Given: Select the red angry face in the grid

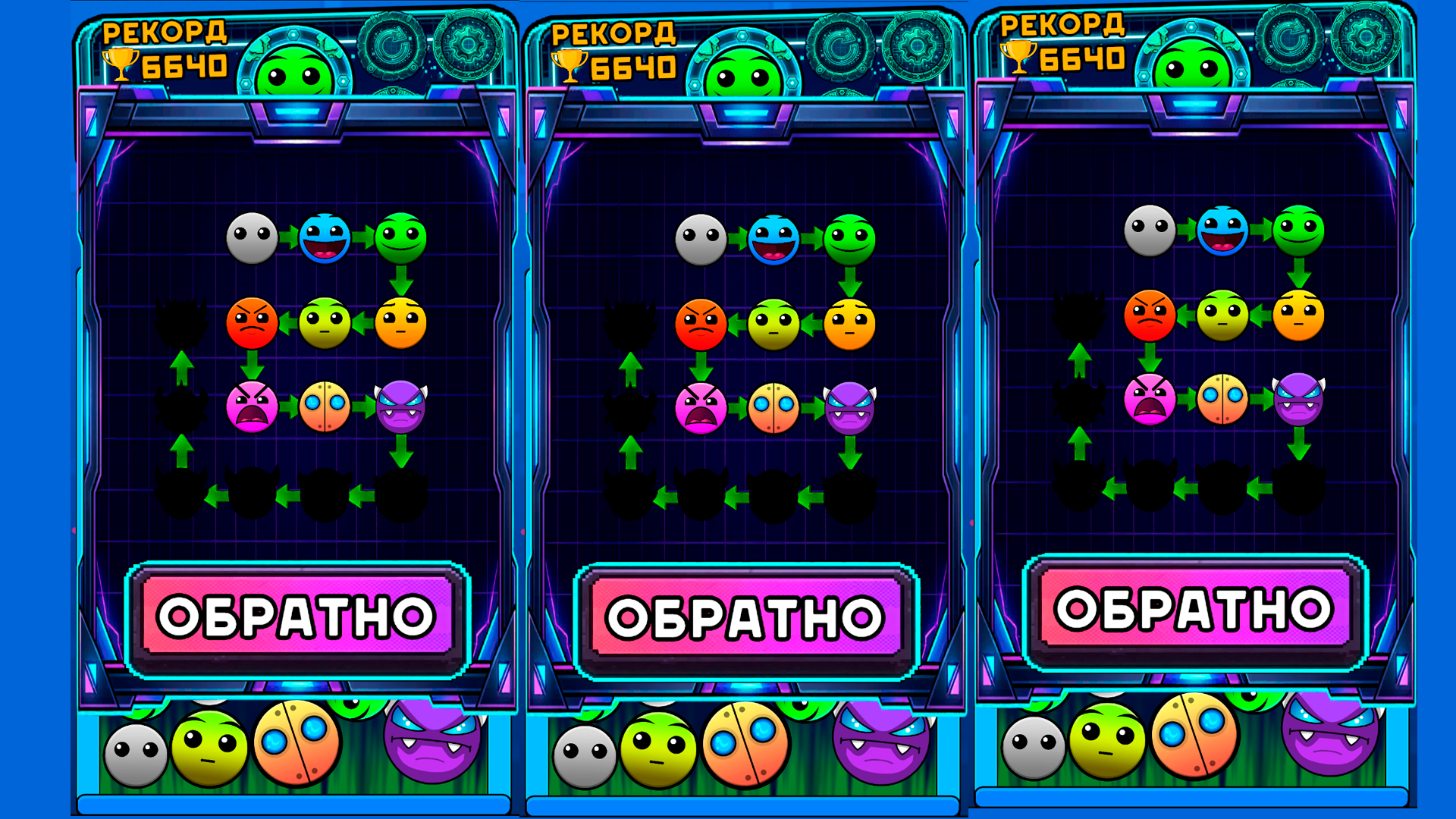Looking at the screenshot, I should (253, 325).
